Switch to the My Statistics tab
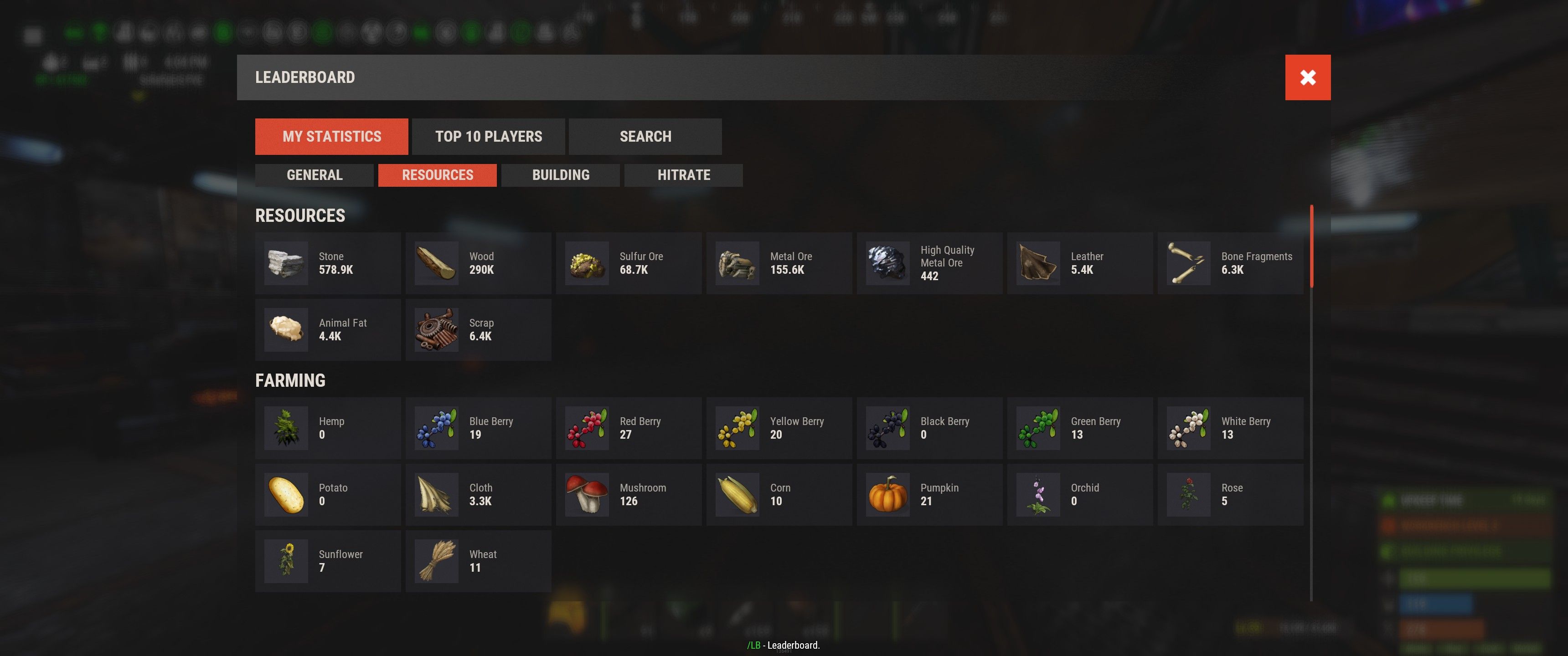The image size is (1568, 656). point(331,136)
